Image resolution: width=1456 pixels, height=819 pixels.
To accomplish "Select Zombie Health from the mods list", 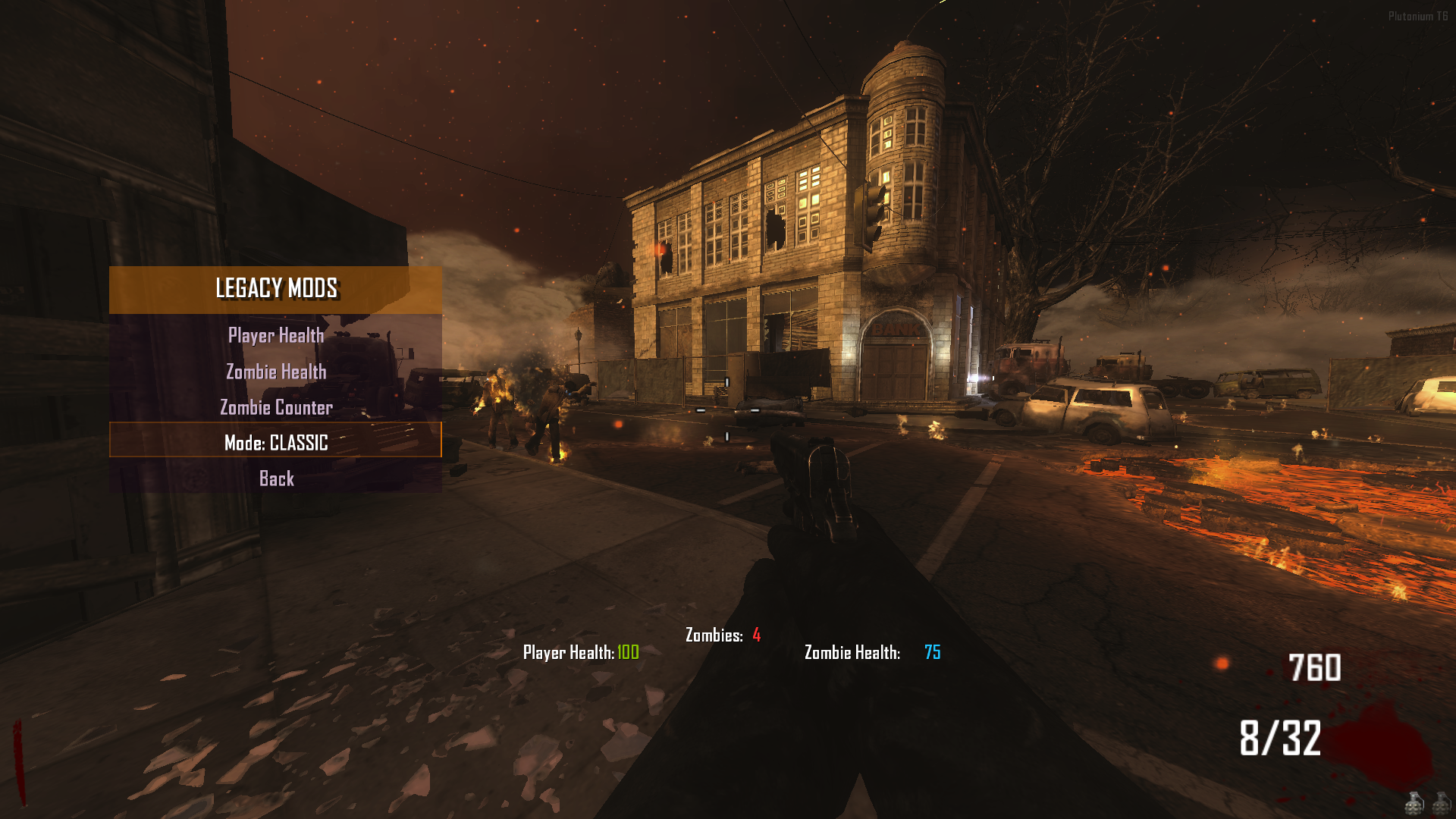I will [275, 372].
